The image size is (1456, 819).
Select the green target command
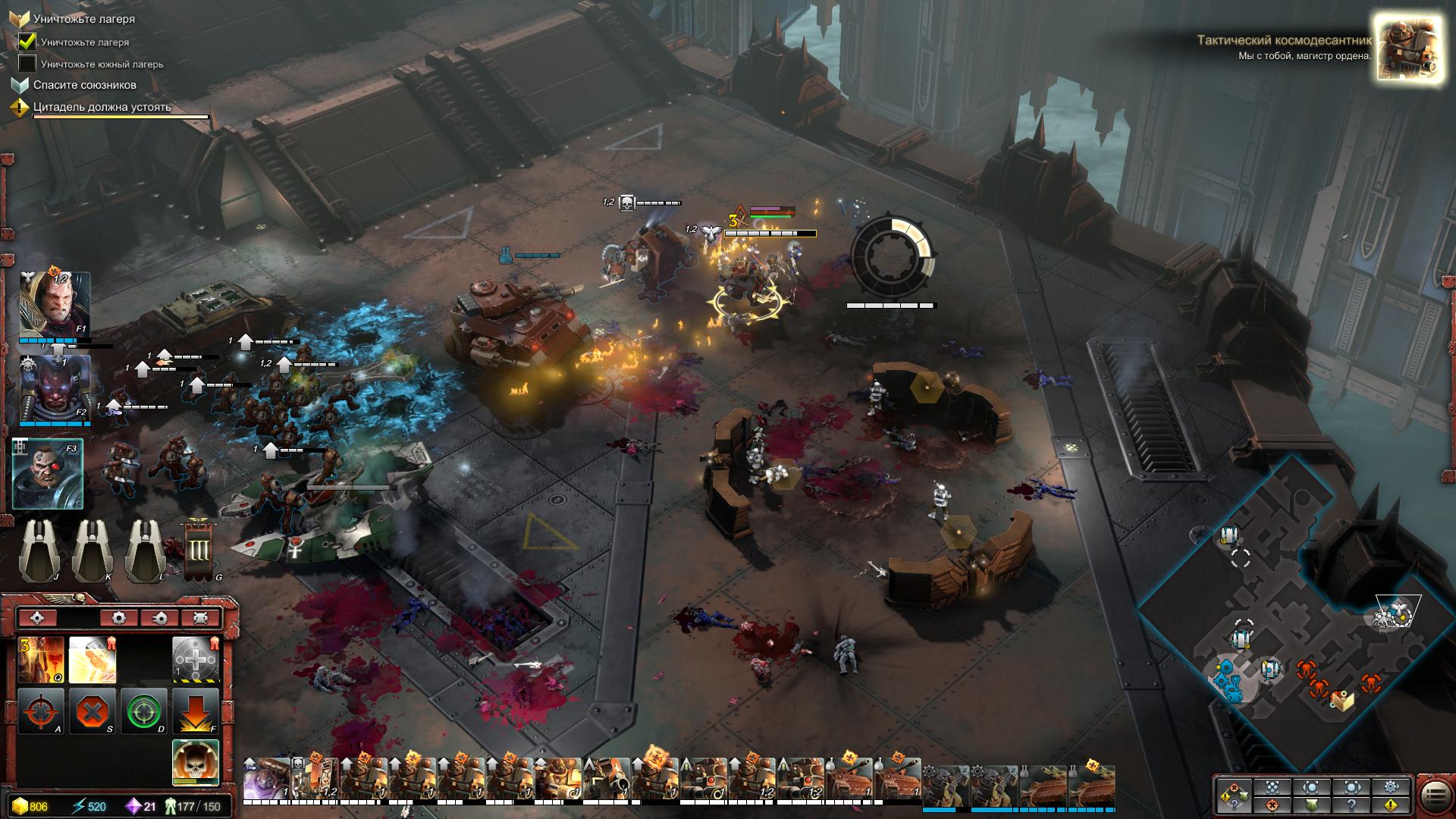point(143,711)
